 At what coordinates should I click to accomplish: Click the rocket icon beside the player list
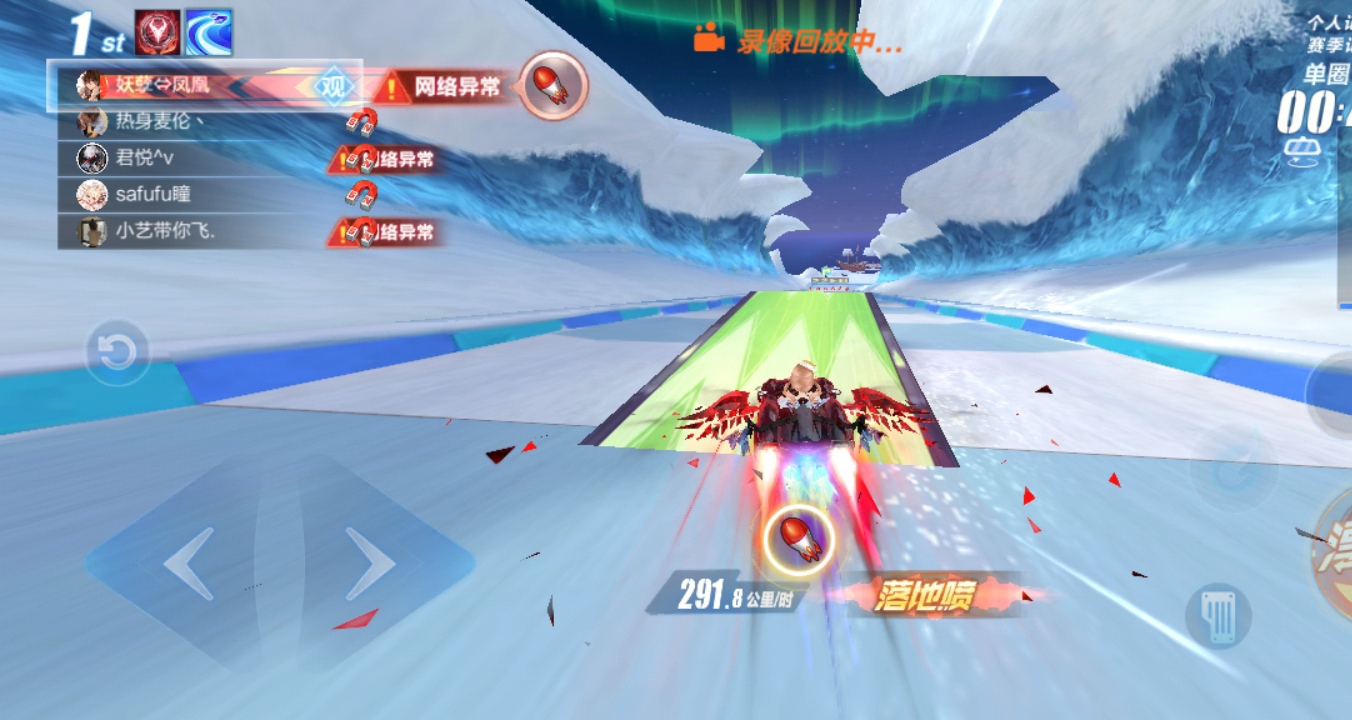click(x=553, y=86)
